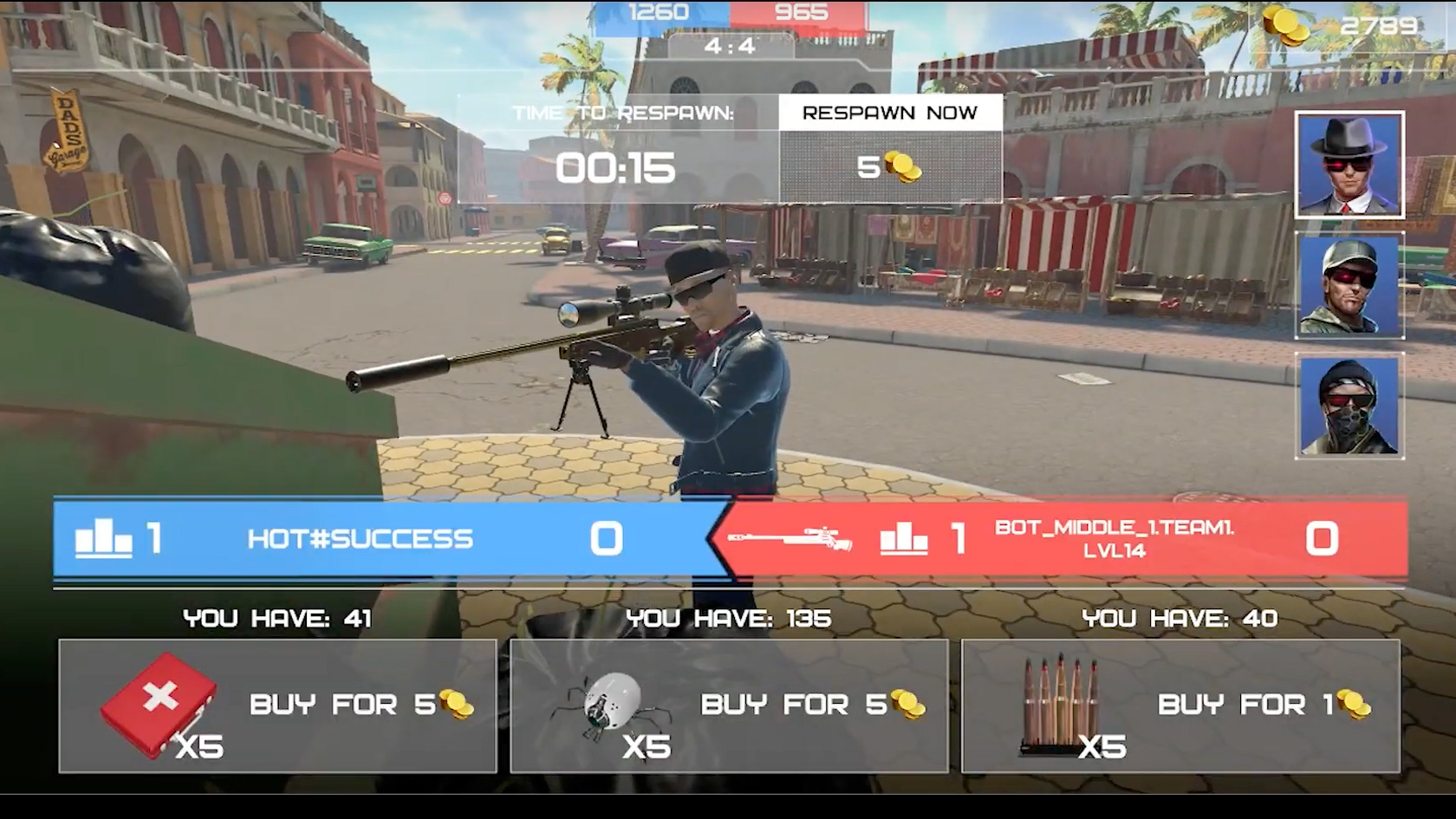This screenshot has width=1456, height=819.
Task: Choose the soldier in cap portrait
Action: (1349, 286)
